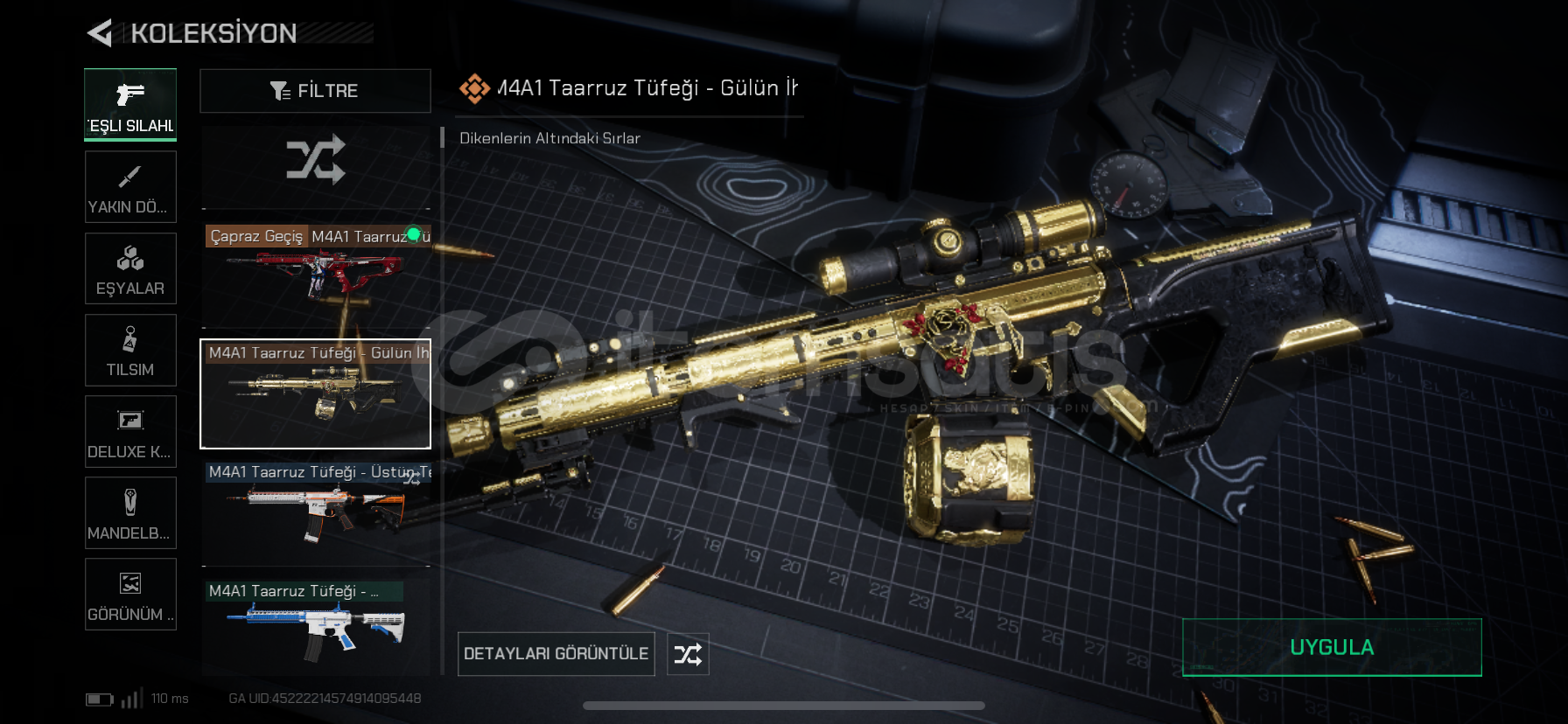Choose the random shuffle tile in skin list
Screen dimensions: 1568x724
tap(315, 161)
